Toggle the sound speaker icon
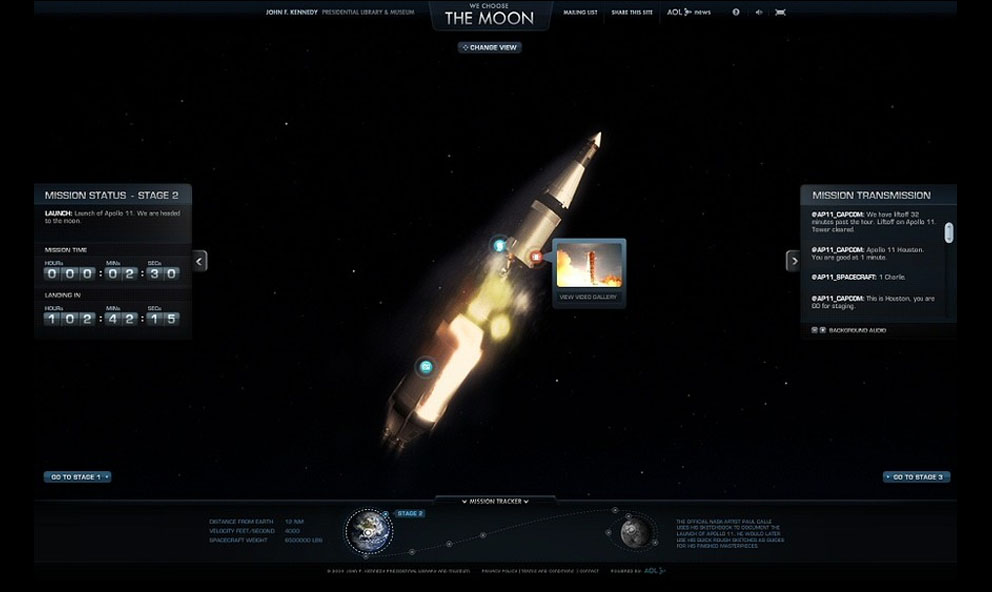 point(758,13)
